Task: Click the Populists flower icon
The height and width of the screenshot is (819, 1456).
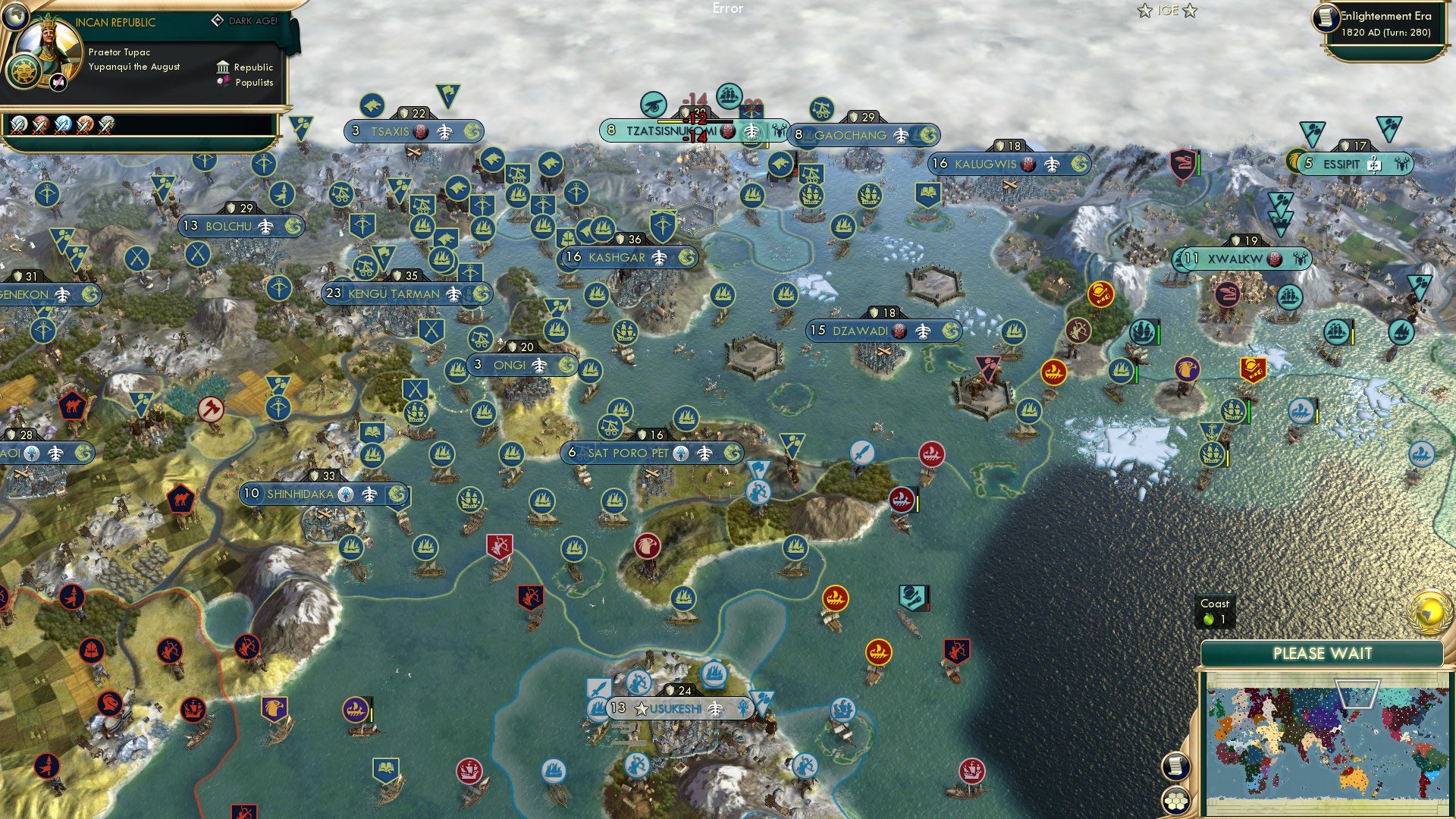Action: tap(225, 81)
